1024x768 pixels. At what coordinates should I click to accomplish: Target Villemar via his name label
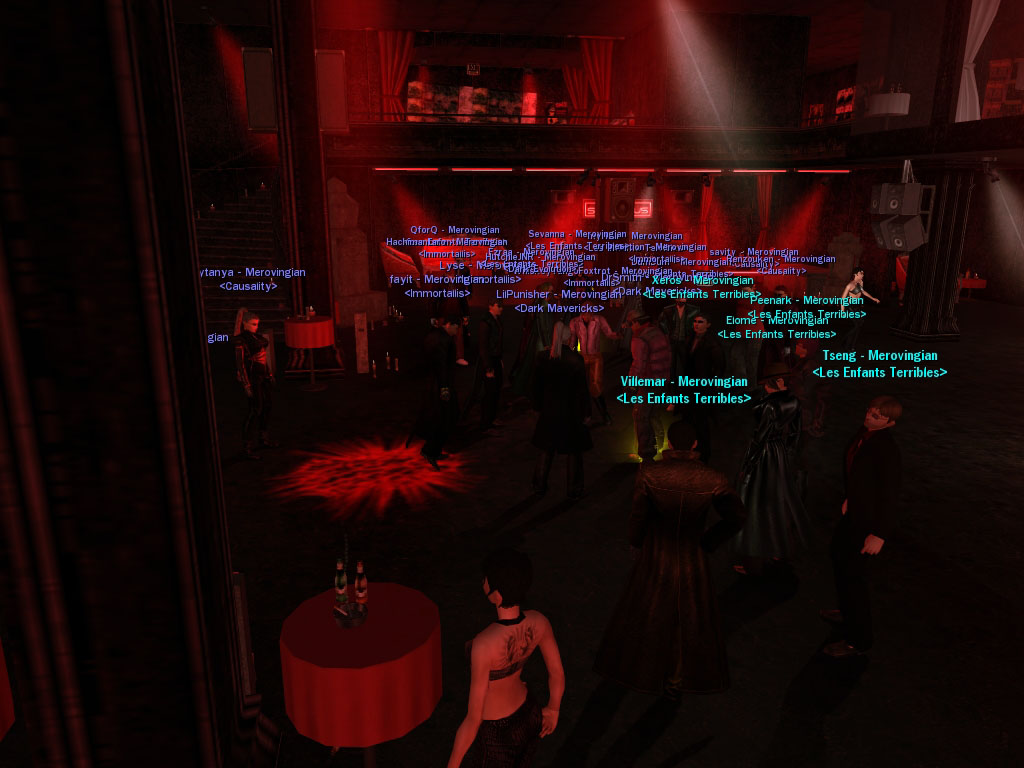tap(684, 382)
